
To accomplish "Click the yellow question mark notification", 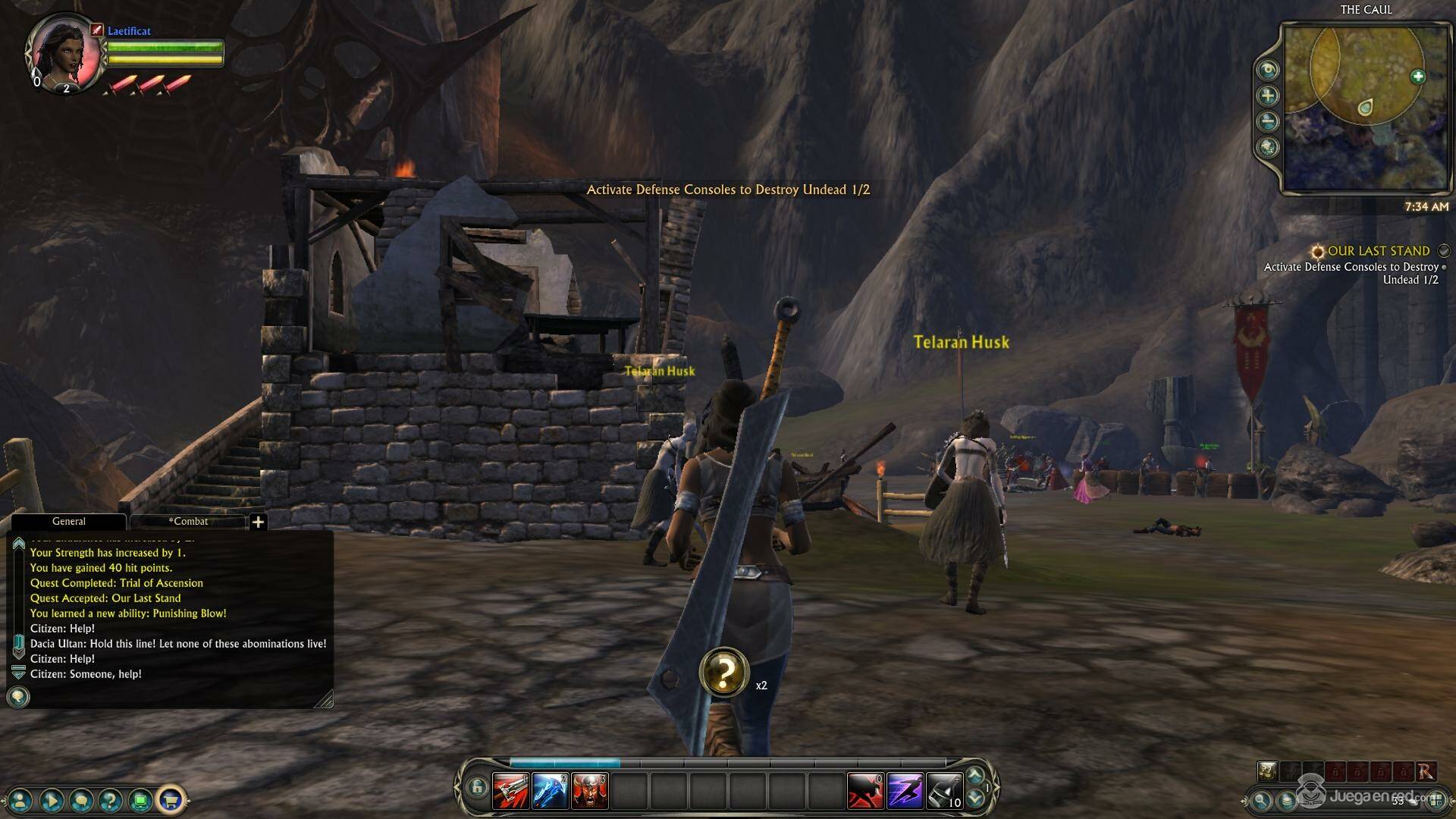I will click(724, 672).
